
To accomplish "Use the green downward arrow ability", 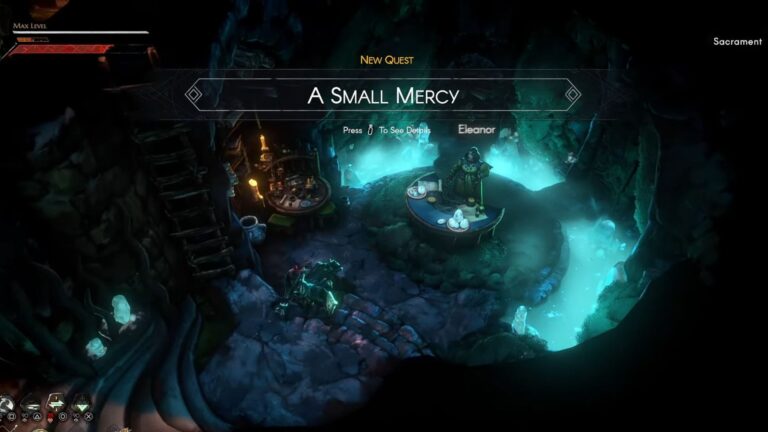I will 82,405.
